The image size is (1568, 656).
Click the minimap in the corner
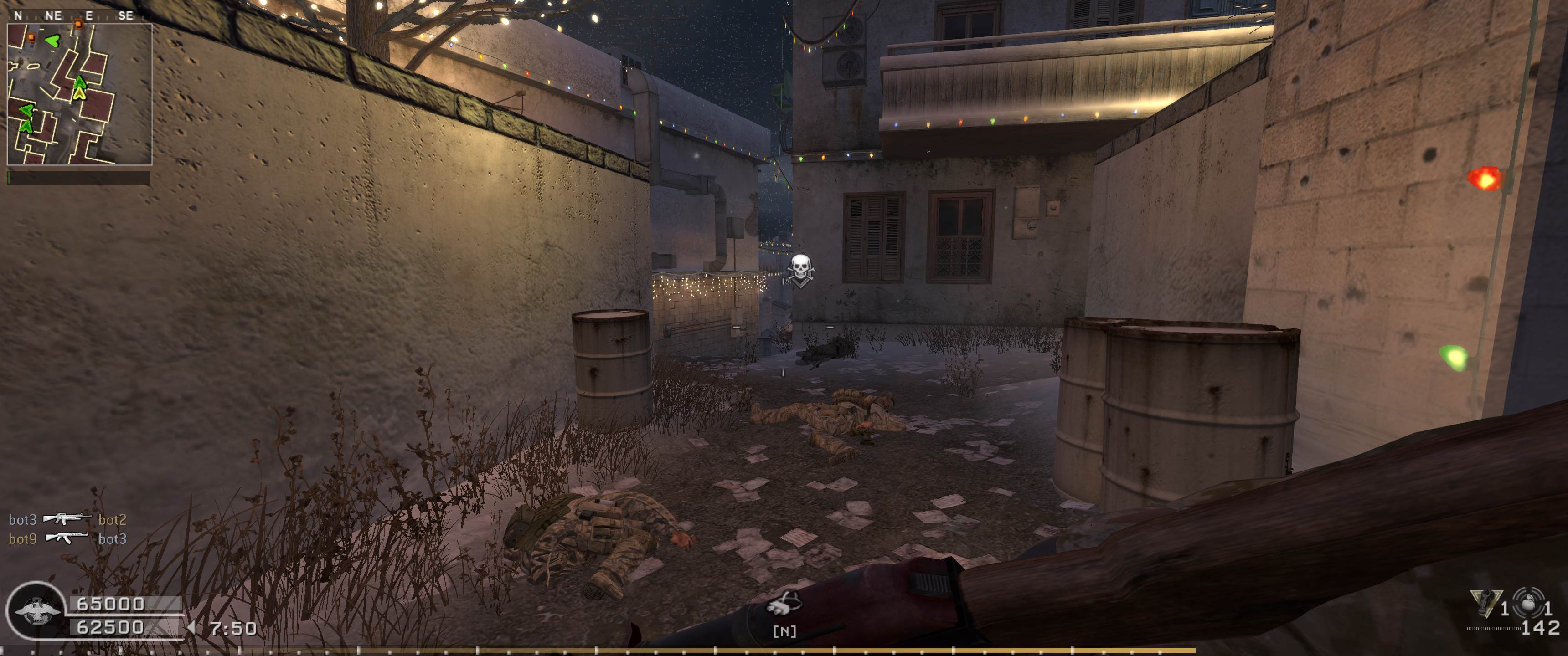point(79,94)
